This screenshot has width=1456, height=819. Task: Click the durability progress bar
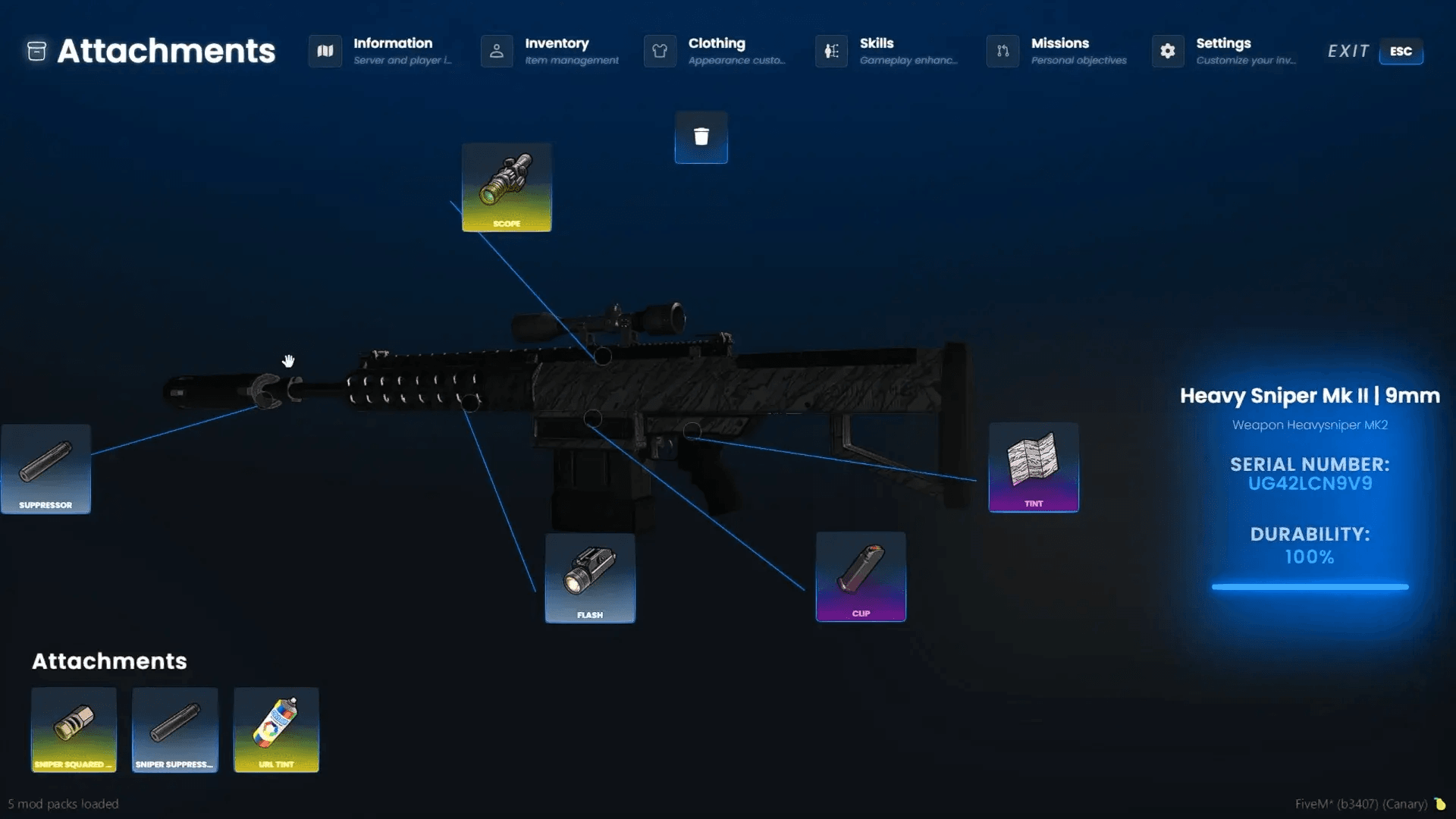pyautogui.click(x=1309, y=586)
